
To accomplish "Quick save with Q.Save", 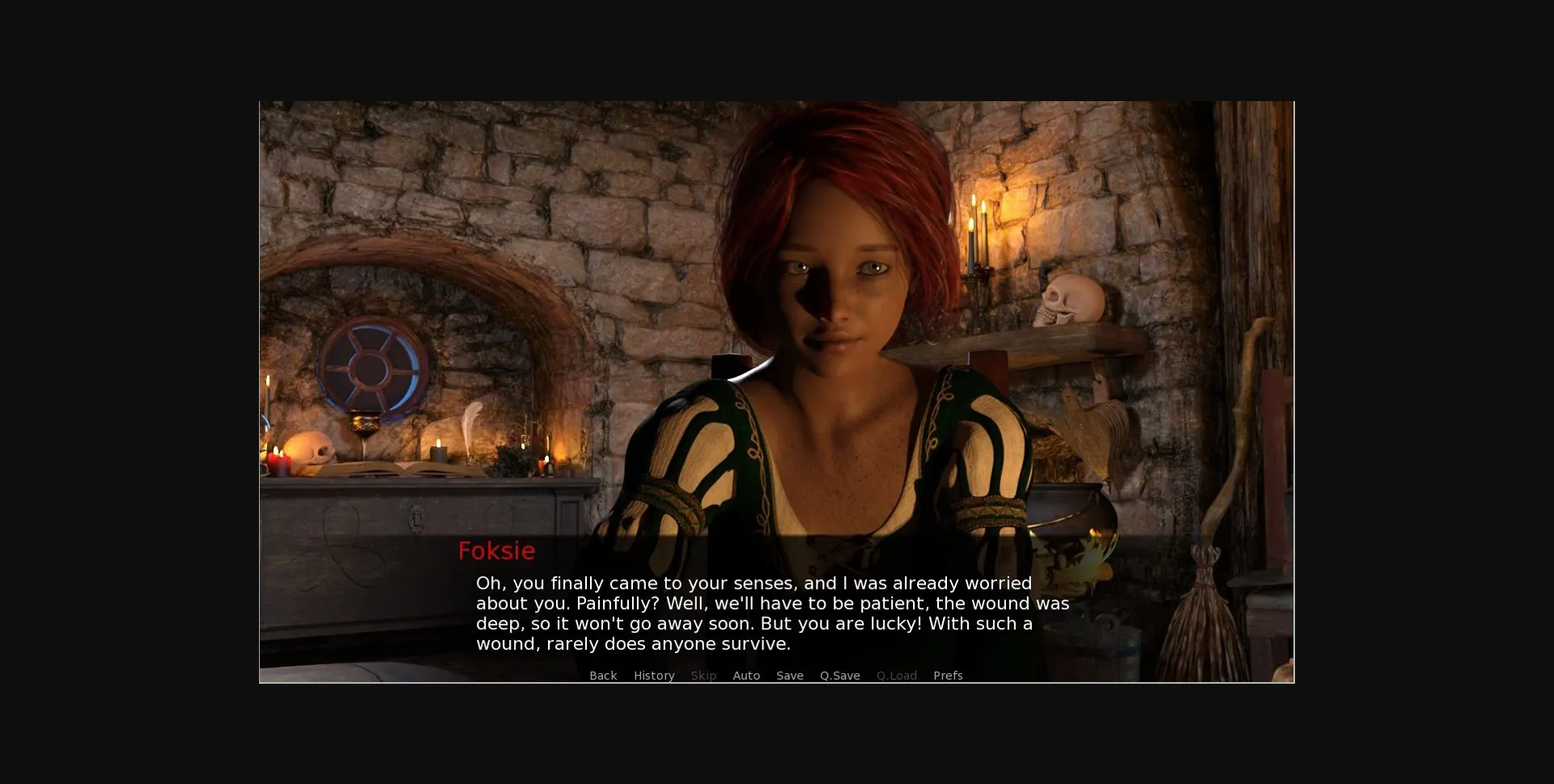I will coord(840,676).
